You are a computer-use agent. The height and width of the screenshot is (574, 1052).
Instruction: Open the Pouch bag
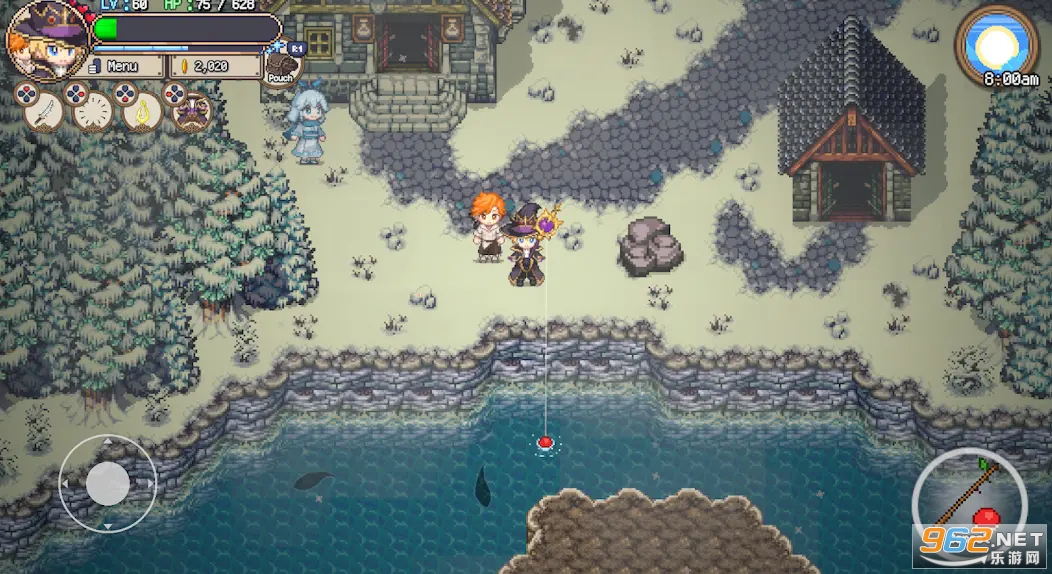(281, 66)
